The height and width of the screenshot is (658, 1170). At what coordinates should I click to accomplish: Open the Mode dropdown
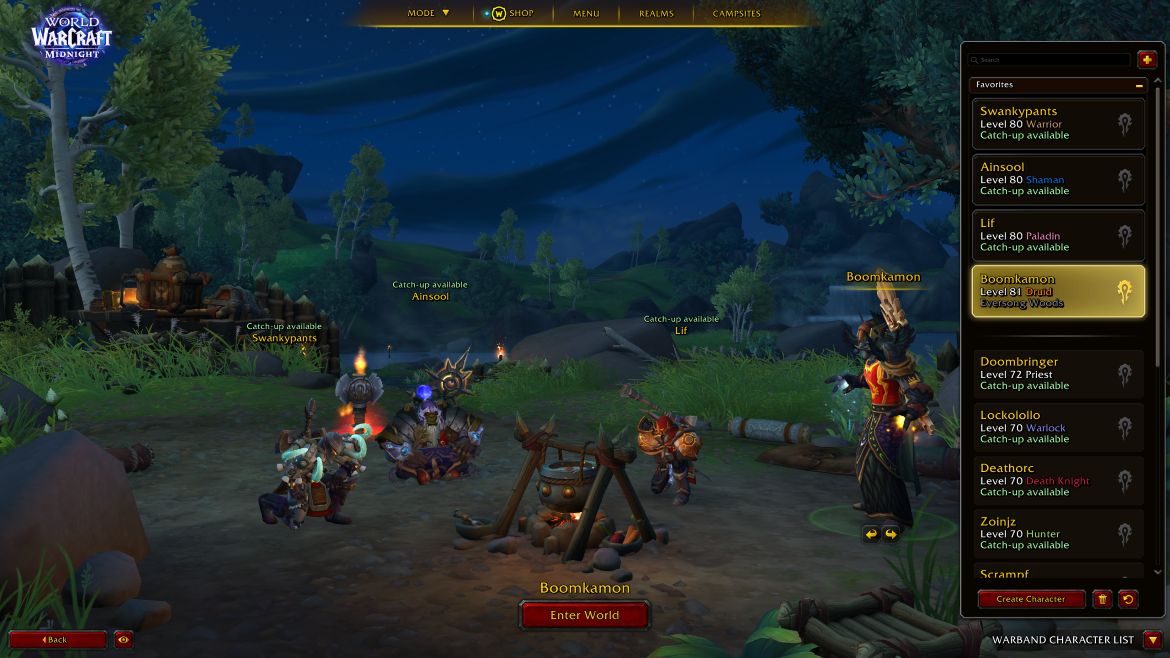click(x=428, y=13)
